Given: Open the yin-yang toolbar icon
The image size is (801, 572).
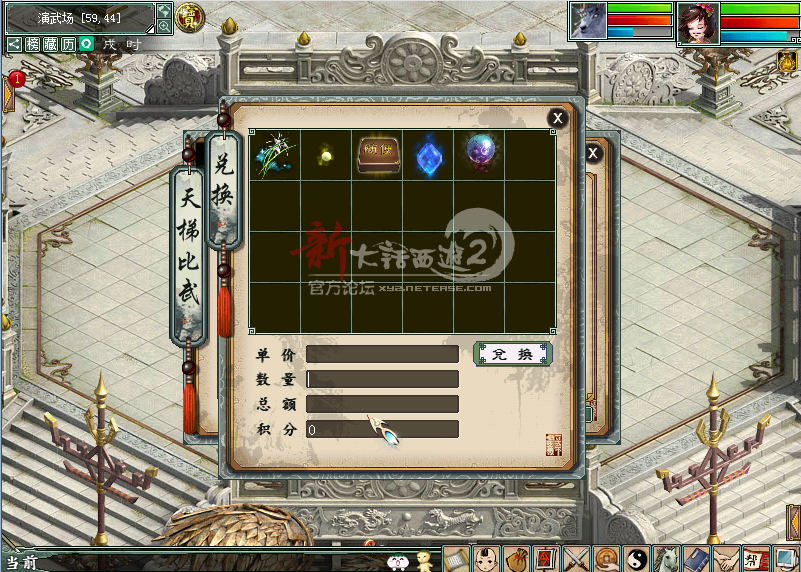Looking at the screenshot, I should [x=635, y=558].
